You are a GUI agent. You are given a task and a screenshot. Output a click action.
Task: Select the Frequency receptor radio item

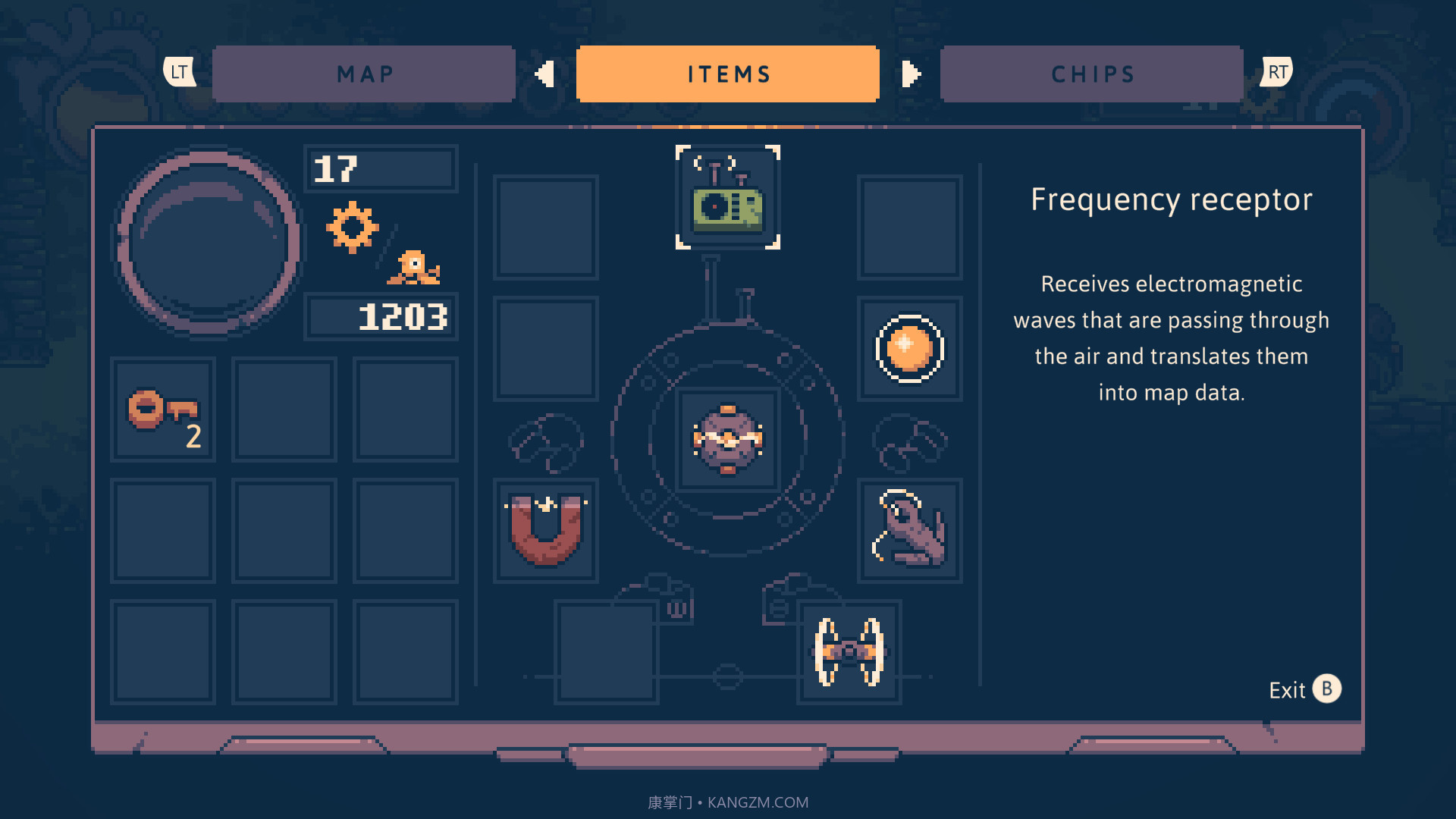point(728,198)
